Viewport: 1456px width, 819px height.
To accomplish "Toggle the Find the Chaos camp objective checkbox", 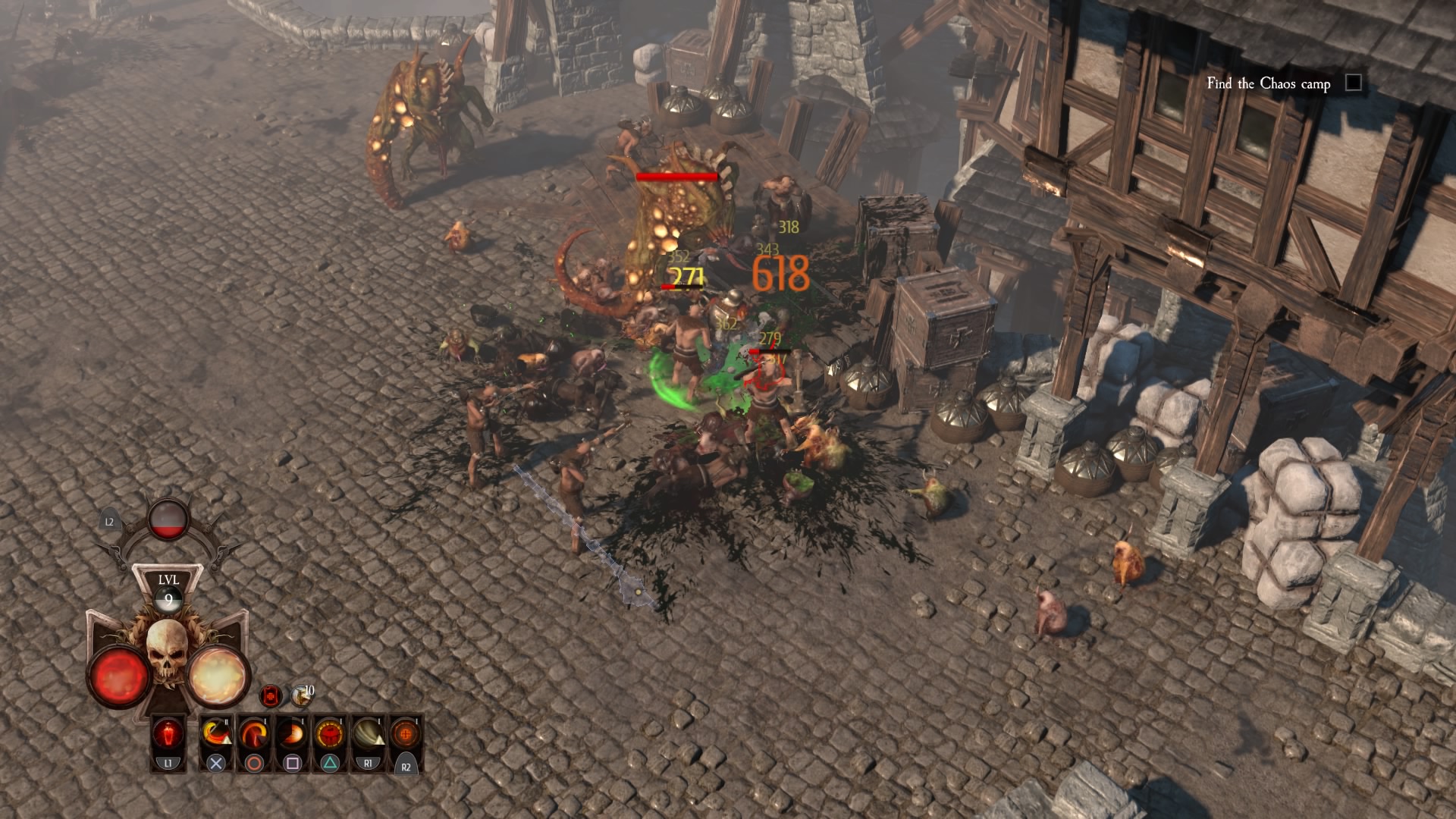I will point(1354,83).
